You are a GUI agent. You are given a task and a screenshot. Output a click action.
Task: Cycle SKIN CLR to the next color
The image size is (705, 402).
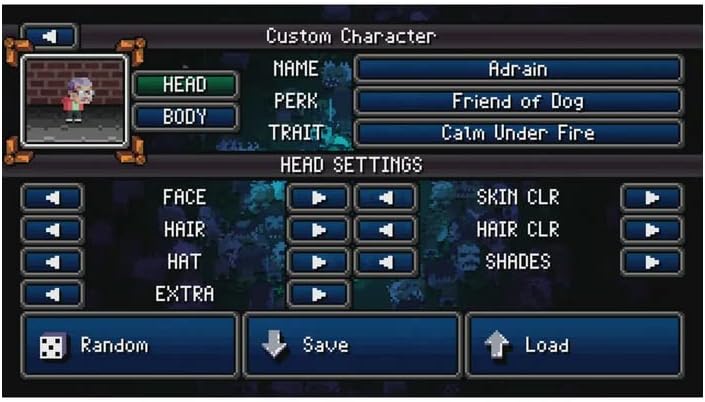point(651,197)
